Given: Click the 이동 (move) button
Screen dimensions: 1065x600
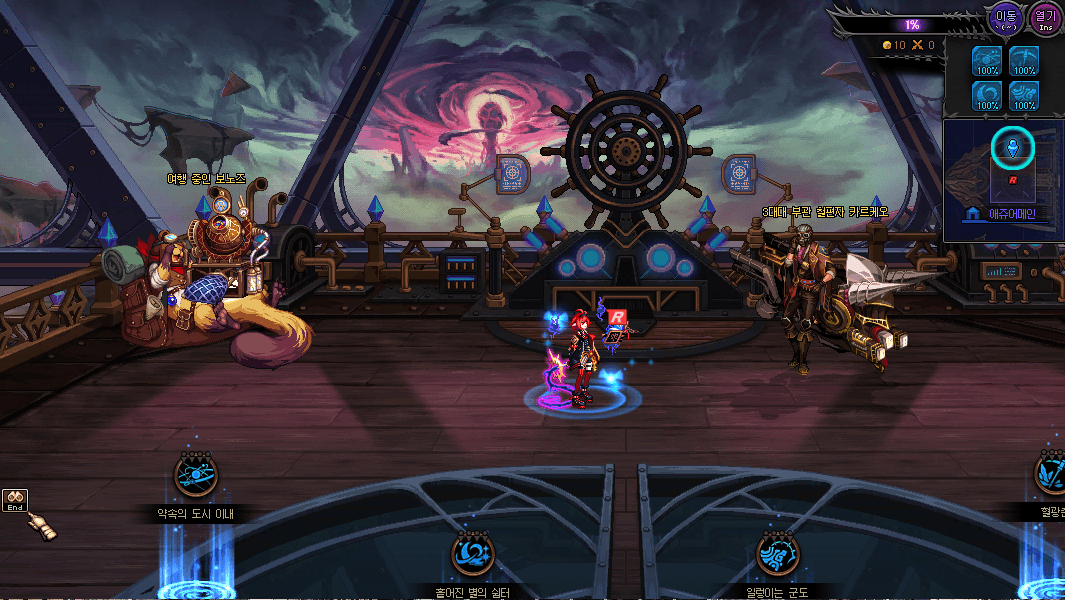Looking at the screenshot, I should tap(1005, 18).
